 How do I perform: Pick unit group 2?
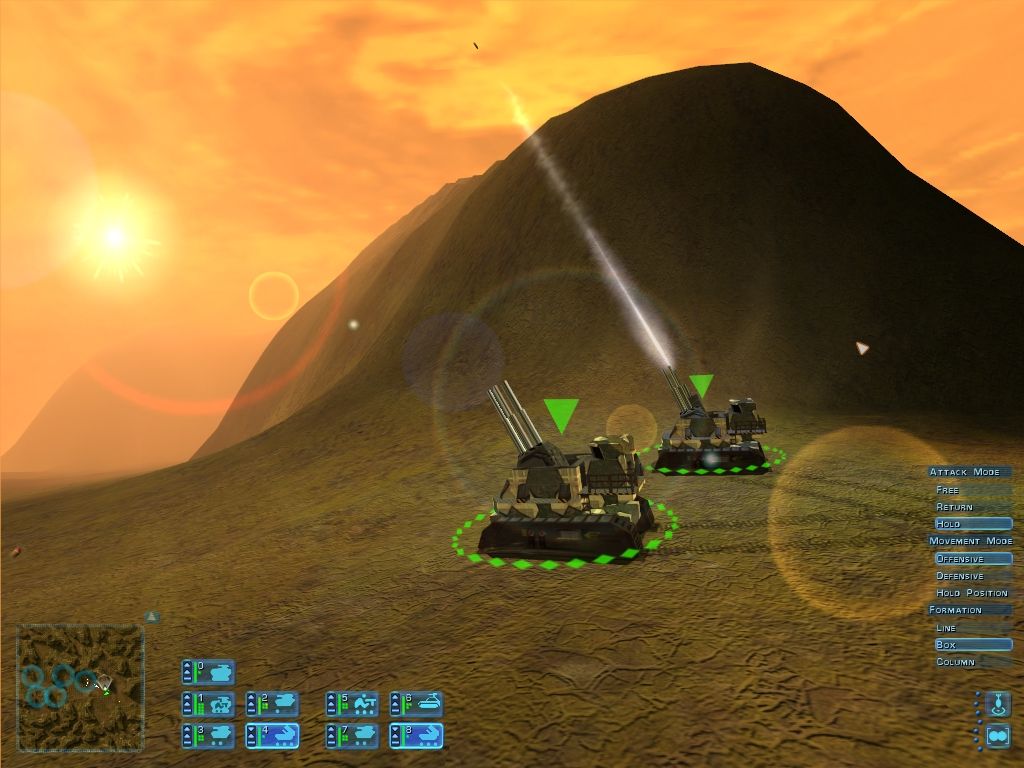(272, 704)
